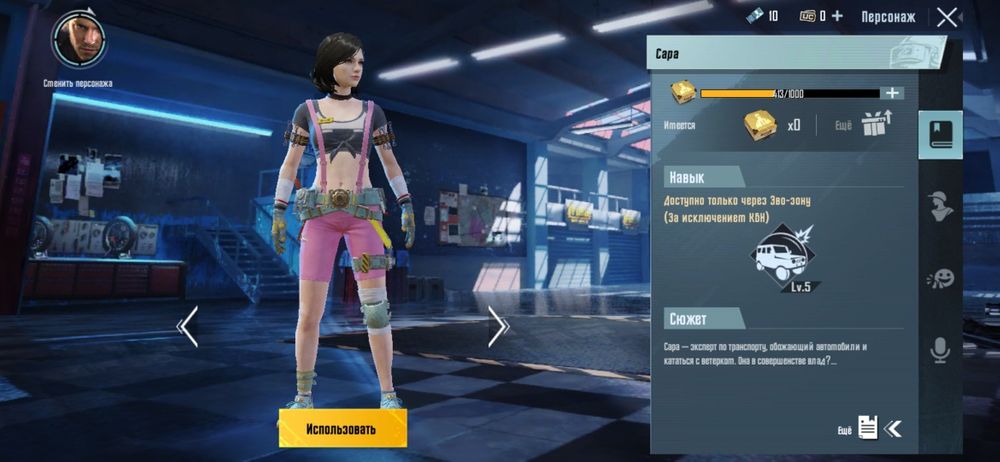Switch to the character outfit tab
Image resolution: width=1000 pixels, height=462 pixels.
[x=940, y=206]
